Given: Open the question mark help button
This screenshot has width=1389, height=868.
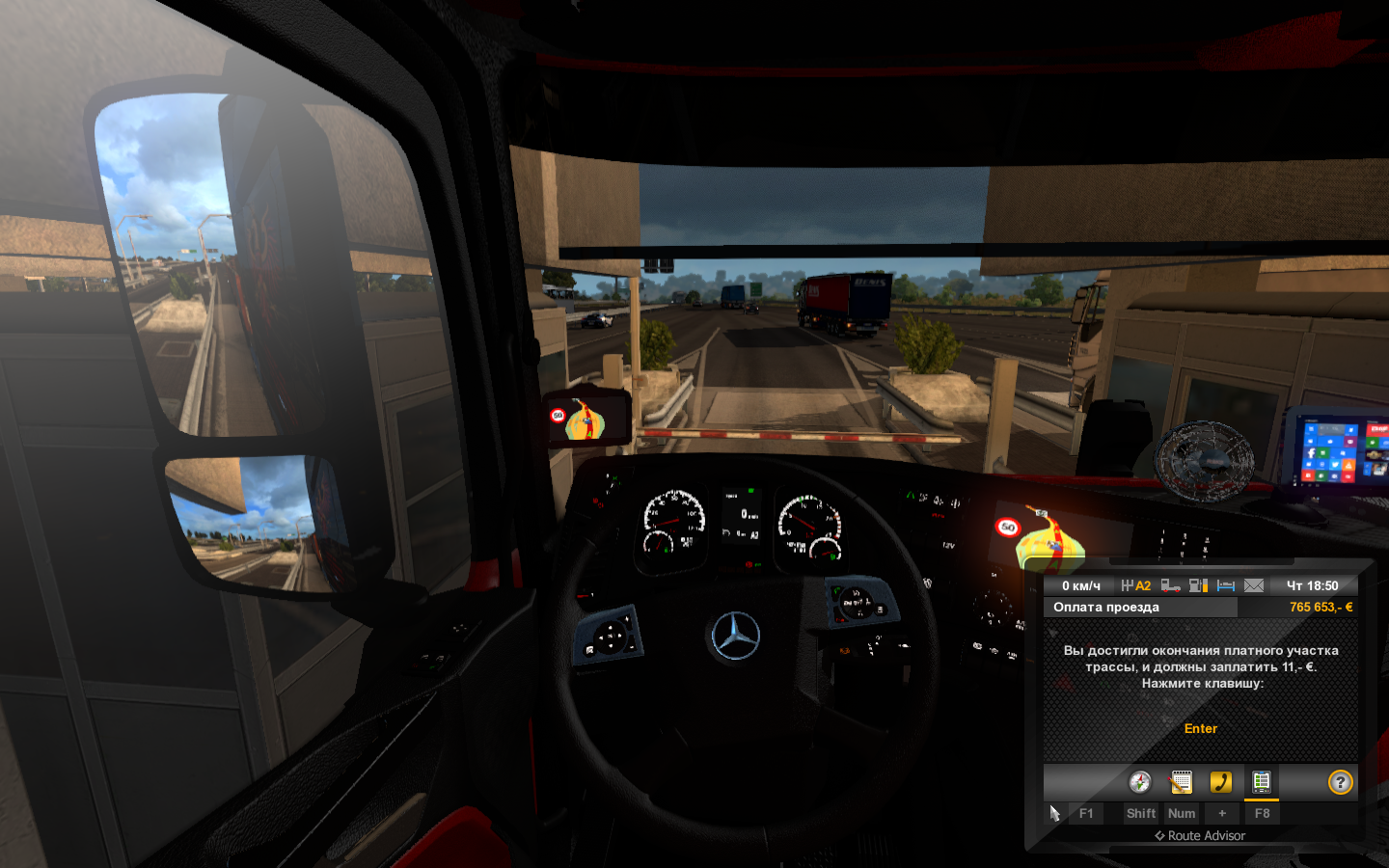Looking at the screenshot, I should 1340,782.
